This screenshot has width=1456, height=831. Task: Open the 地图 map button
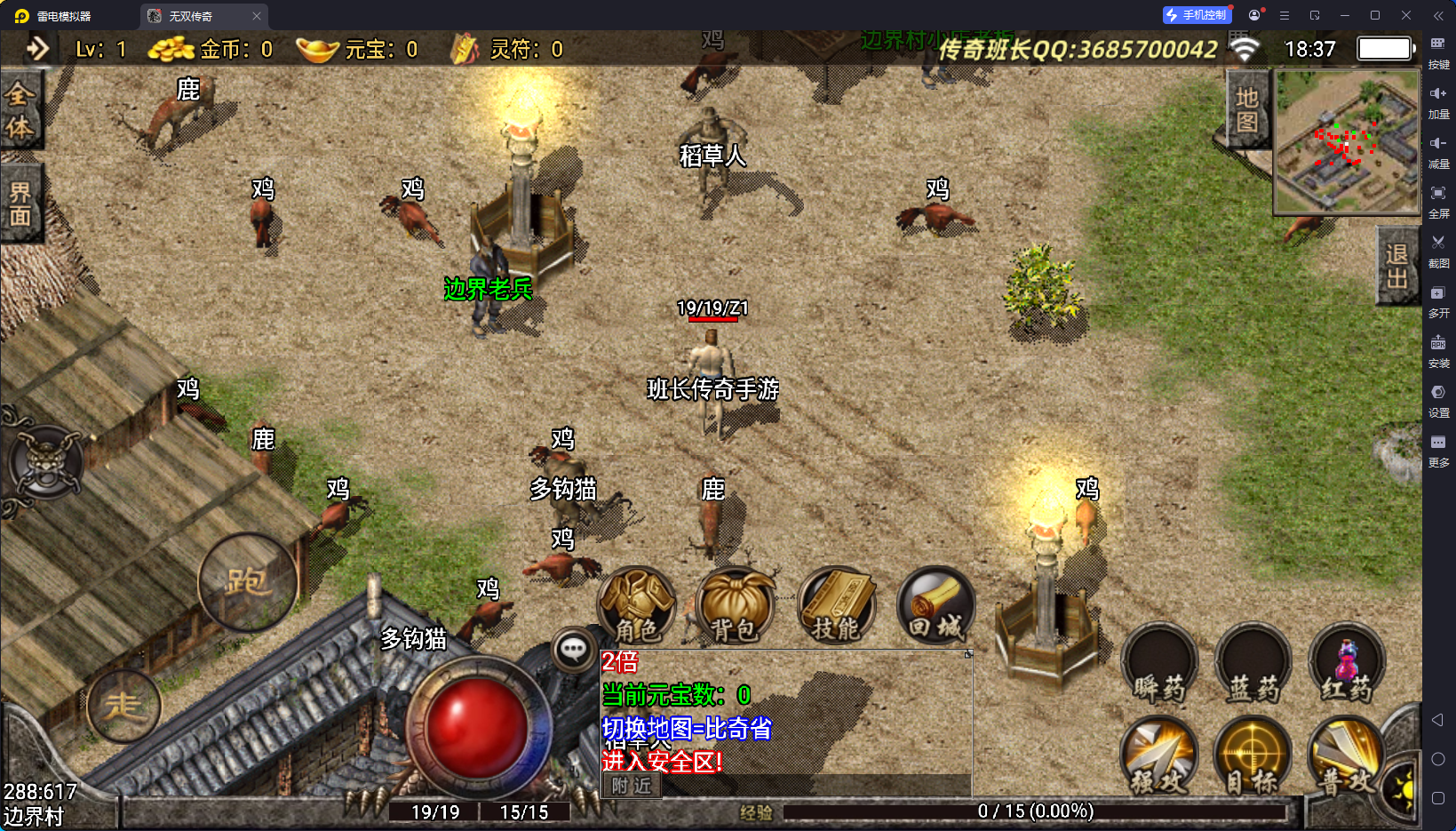pyautogui.click(x=1247, y=109)
